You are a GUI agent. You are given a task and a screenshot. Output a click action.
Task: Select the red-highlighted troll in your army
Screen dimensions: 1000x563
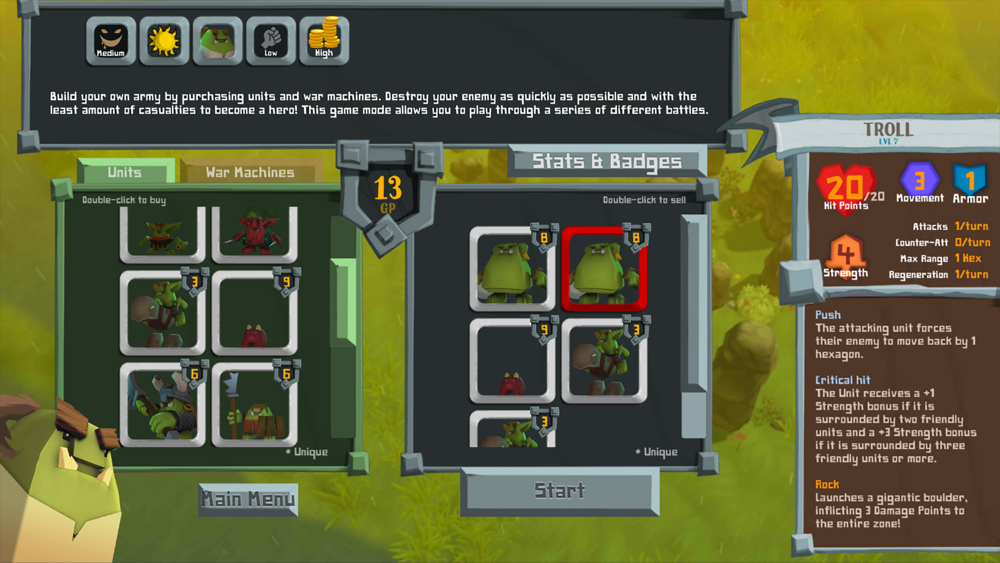coord(604,268)
